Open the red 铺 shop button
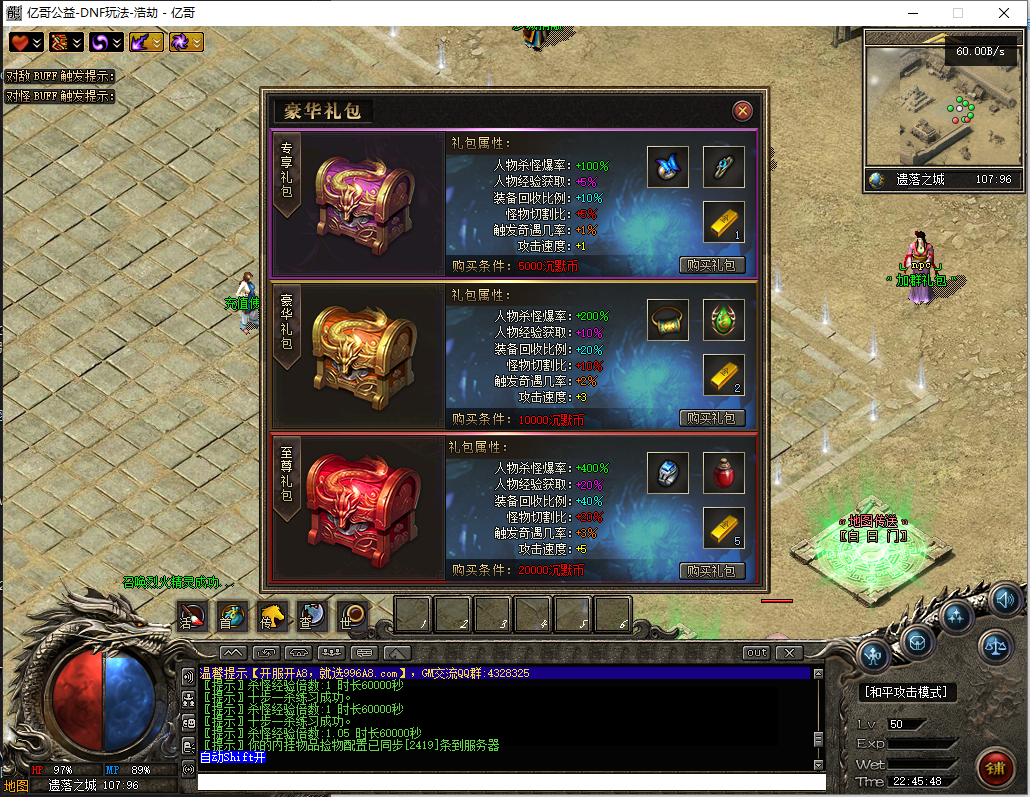Viewport: 1030px width, 797px height. click(994, 767)
